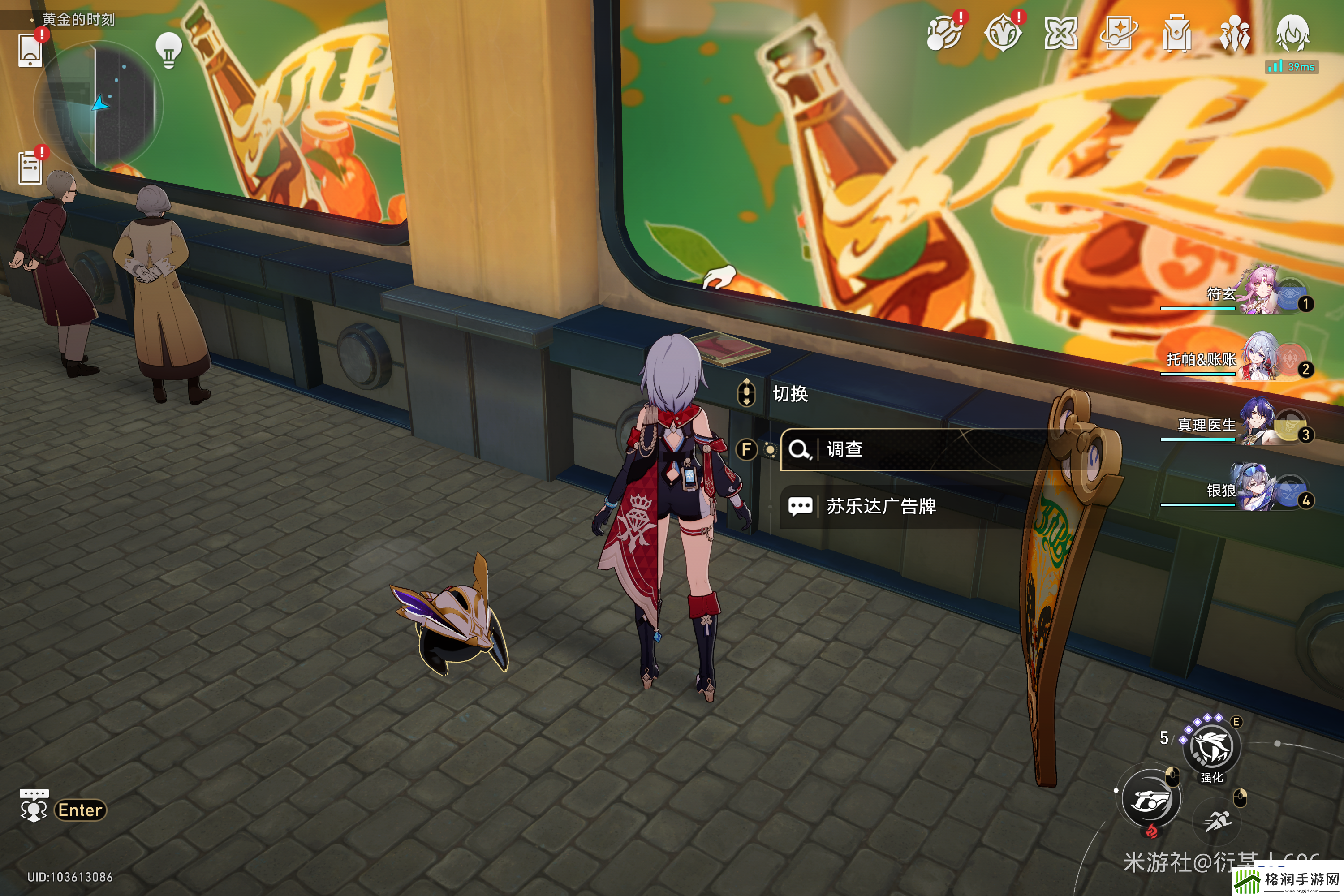1344x896 pixels.
Task: Open the lightbulb hint icon
Action: tap(168, 50)
